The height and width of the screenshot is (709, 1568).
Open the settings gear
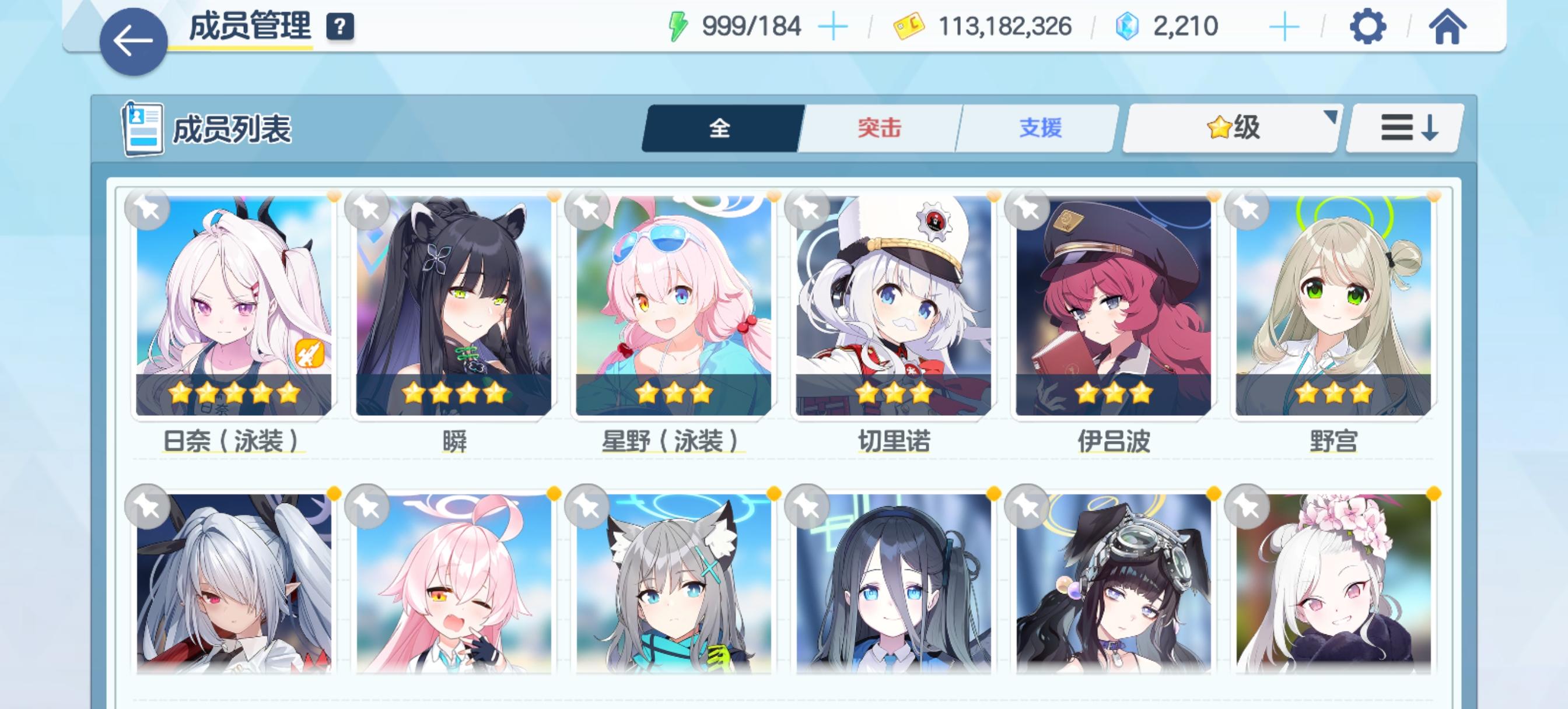1368,26
